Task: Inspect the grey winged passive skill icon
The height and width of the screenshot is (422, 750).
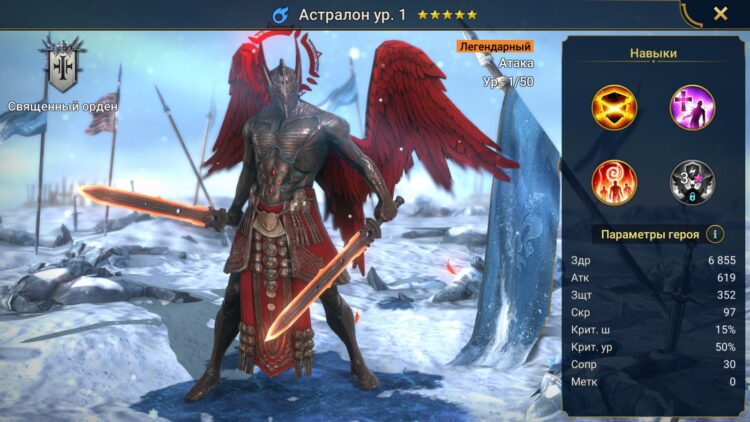Action: pyautogui.click(x=692, y=183)
